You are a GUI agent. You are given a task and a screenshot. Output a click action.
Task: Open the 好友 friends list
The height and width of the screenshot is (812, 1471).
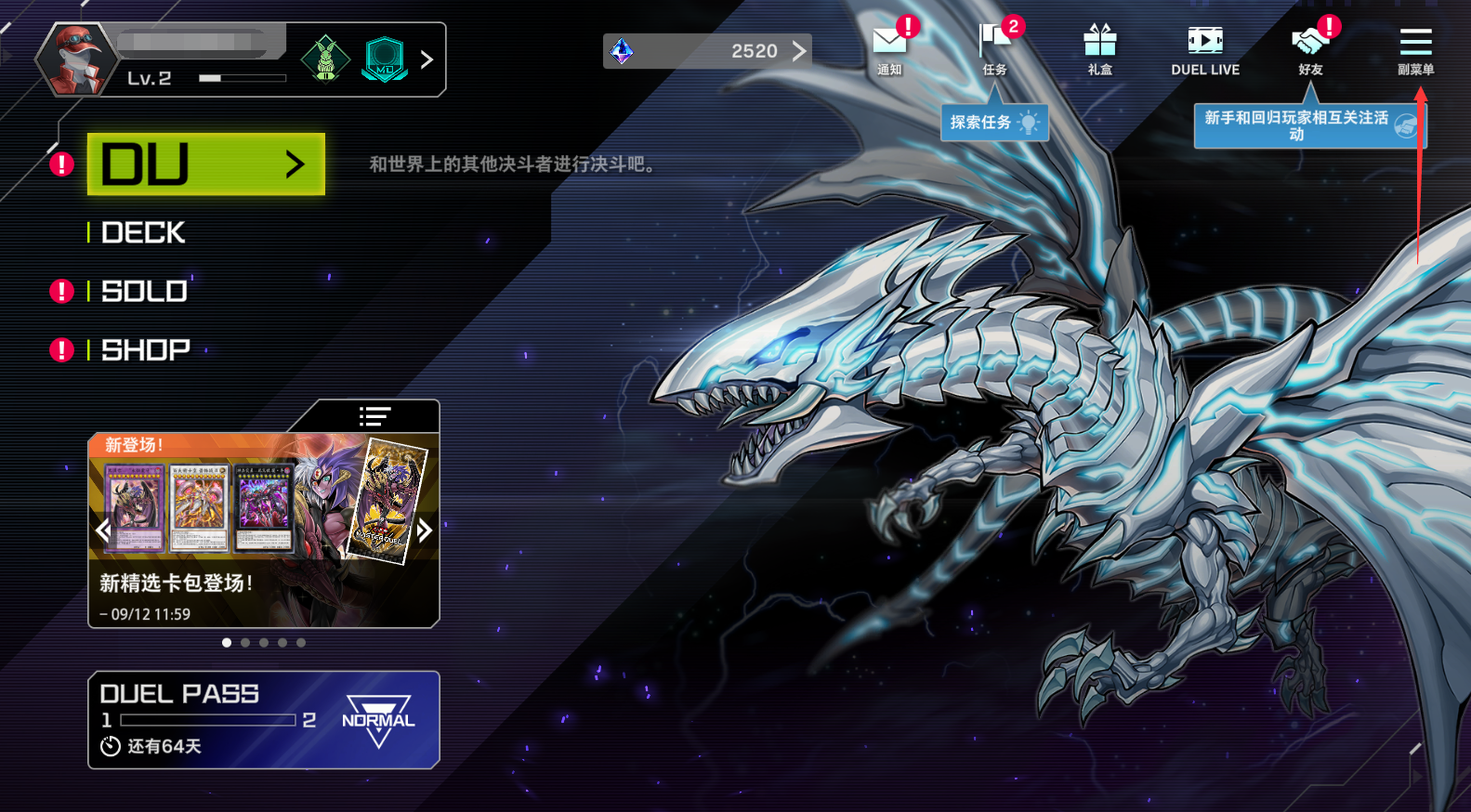click(x=1310, y=49)
